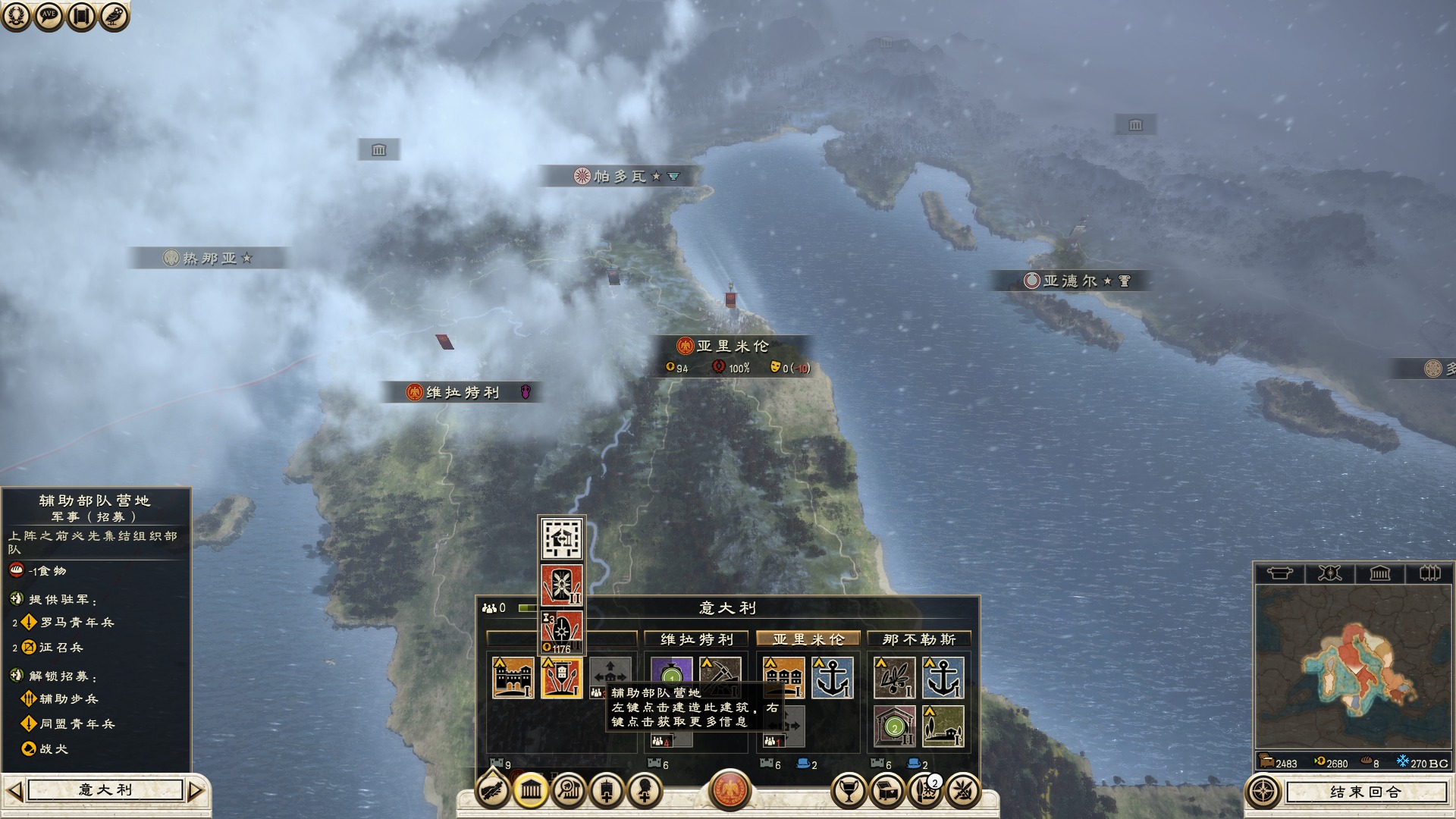Build the auxiliary camp demolish-convert top option
The image size is (1456, 819).
click(x=561, y=538)
